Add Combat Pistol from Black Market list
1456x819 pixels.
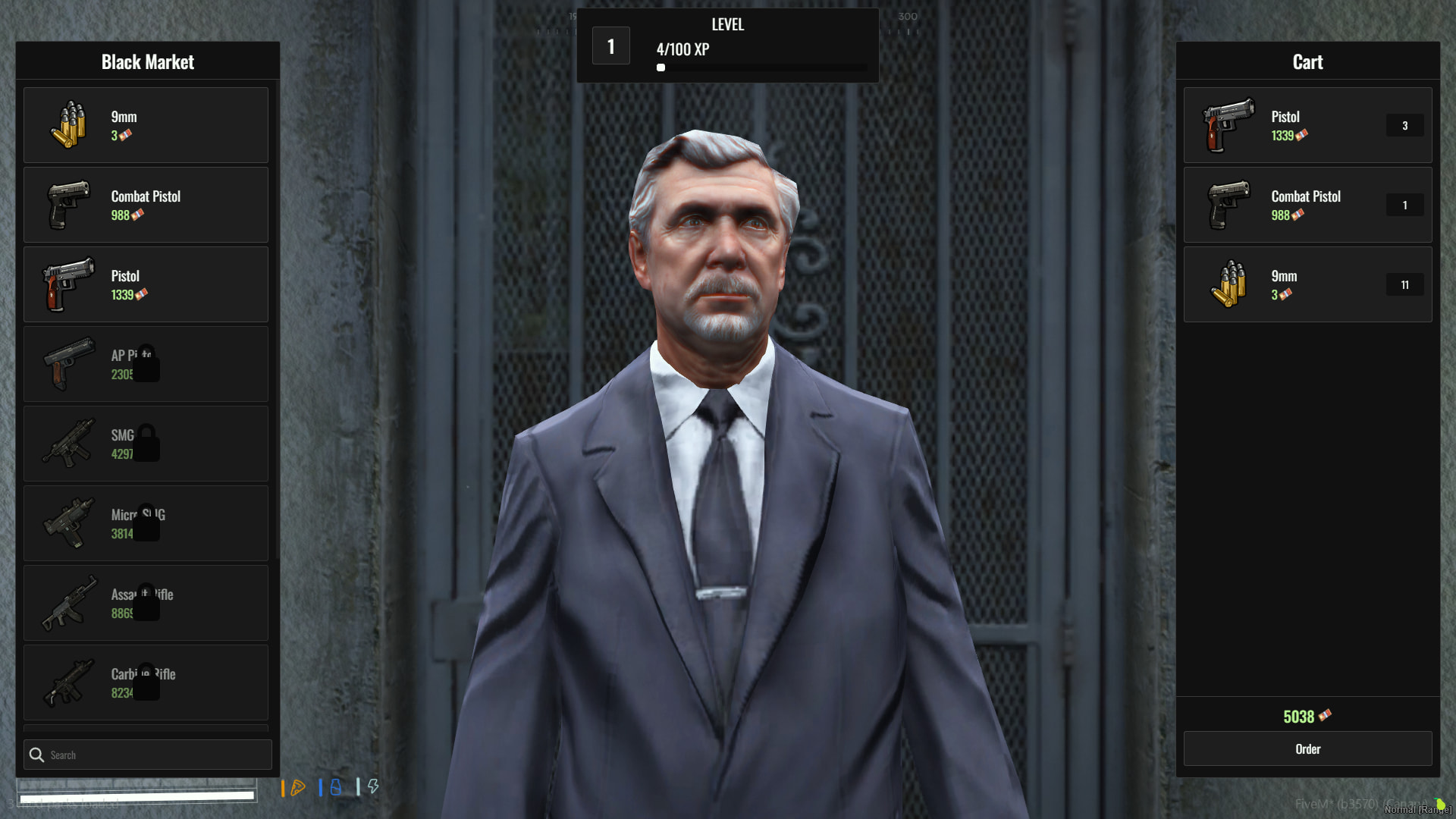click(x=146, y=205)
